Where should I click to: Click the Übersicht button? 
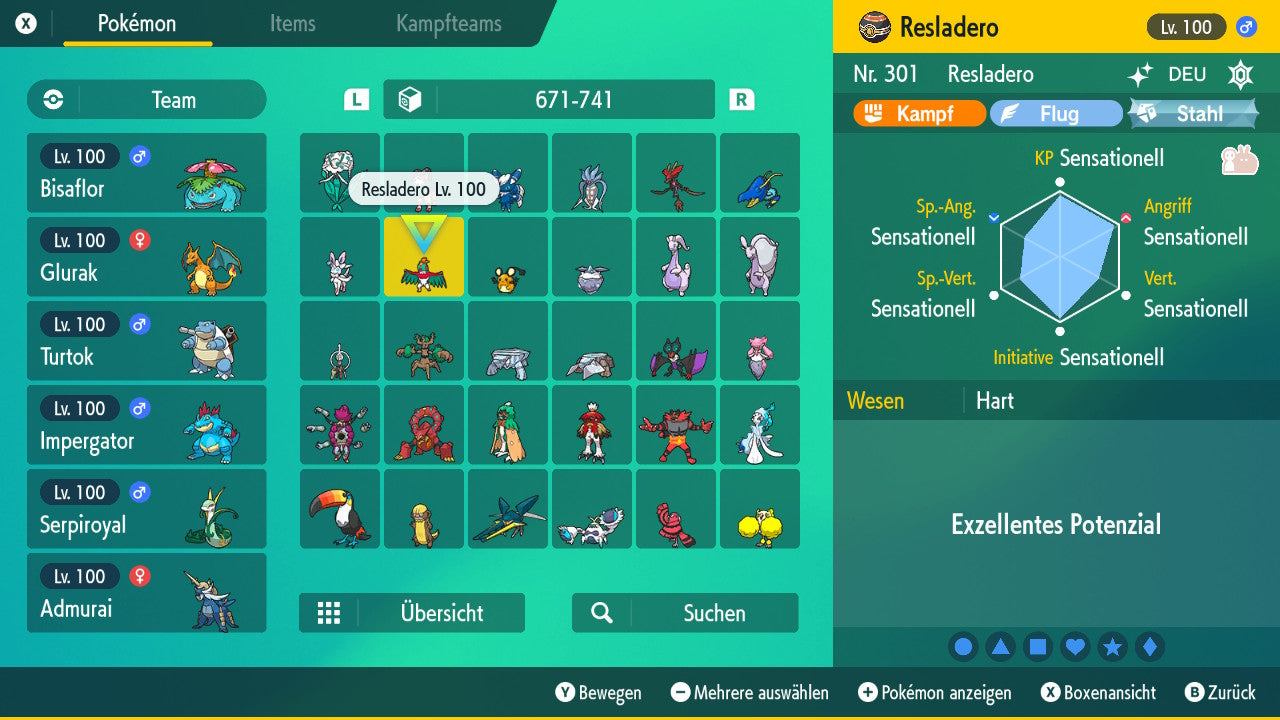coord(411,613)
